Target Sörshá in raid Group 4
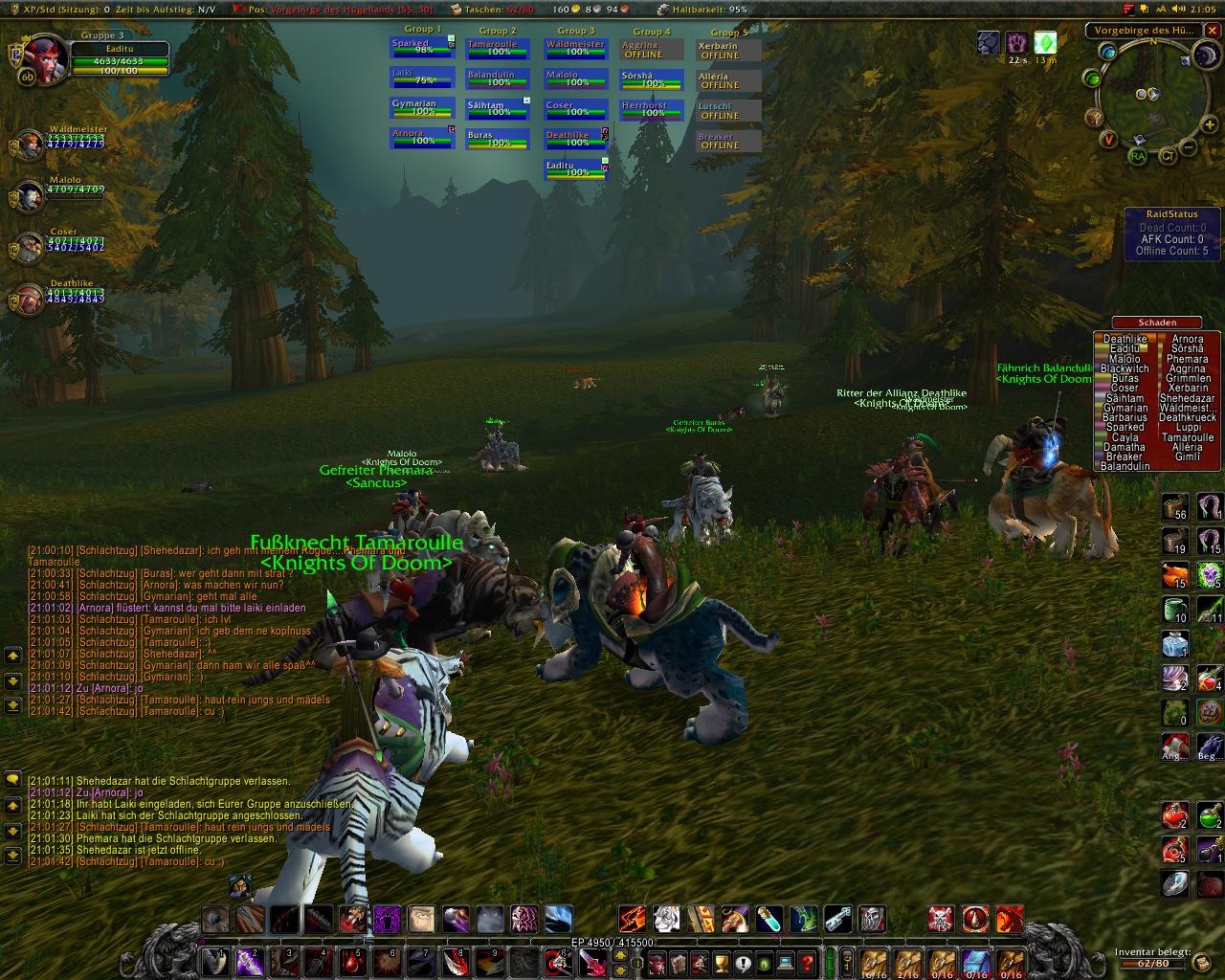This screenshot has height=980, width=1225. [651, 80]
